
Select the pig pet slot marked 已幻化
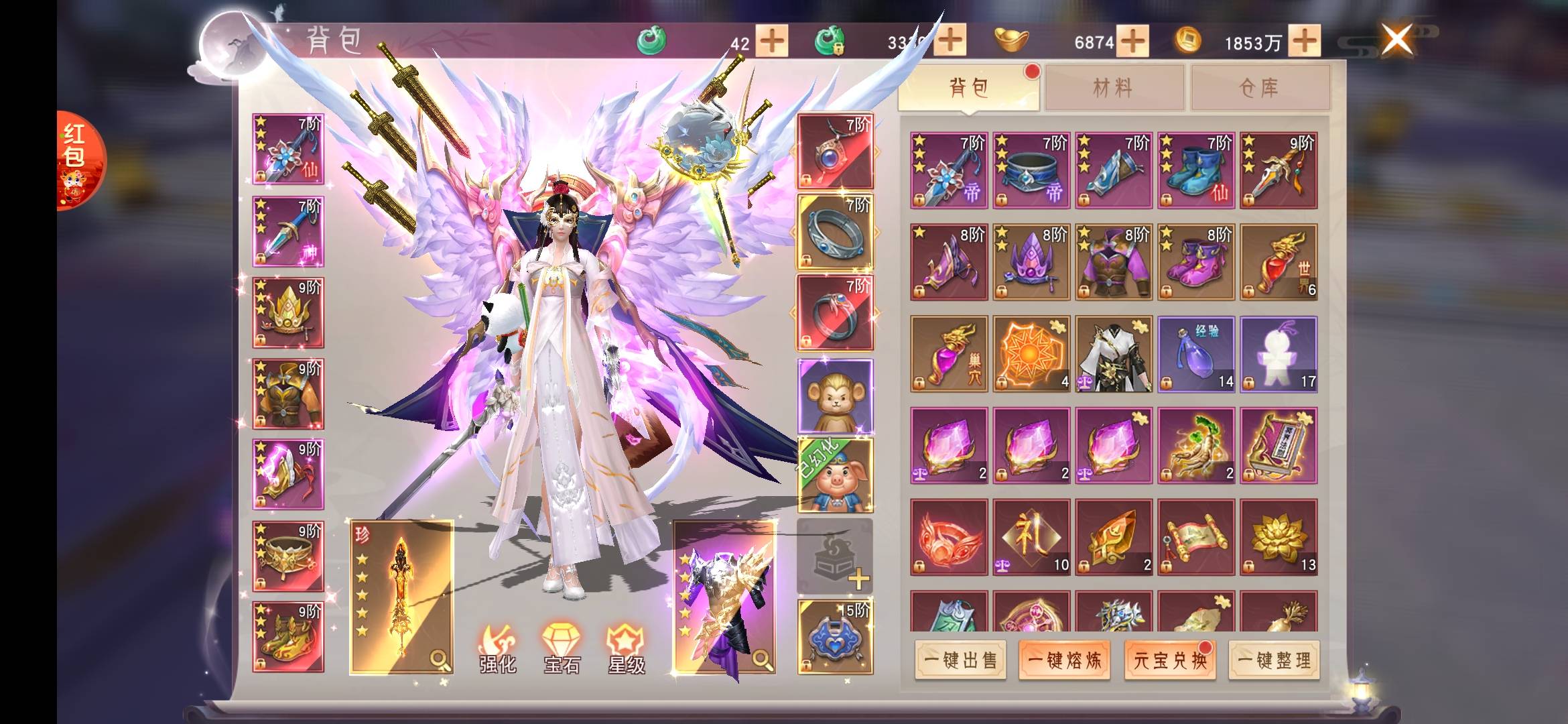tap(835, 476)
